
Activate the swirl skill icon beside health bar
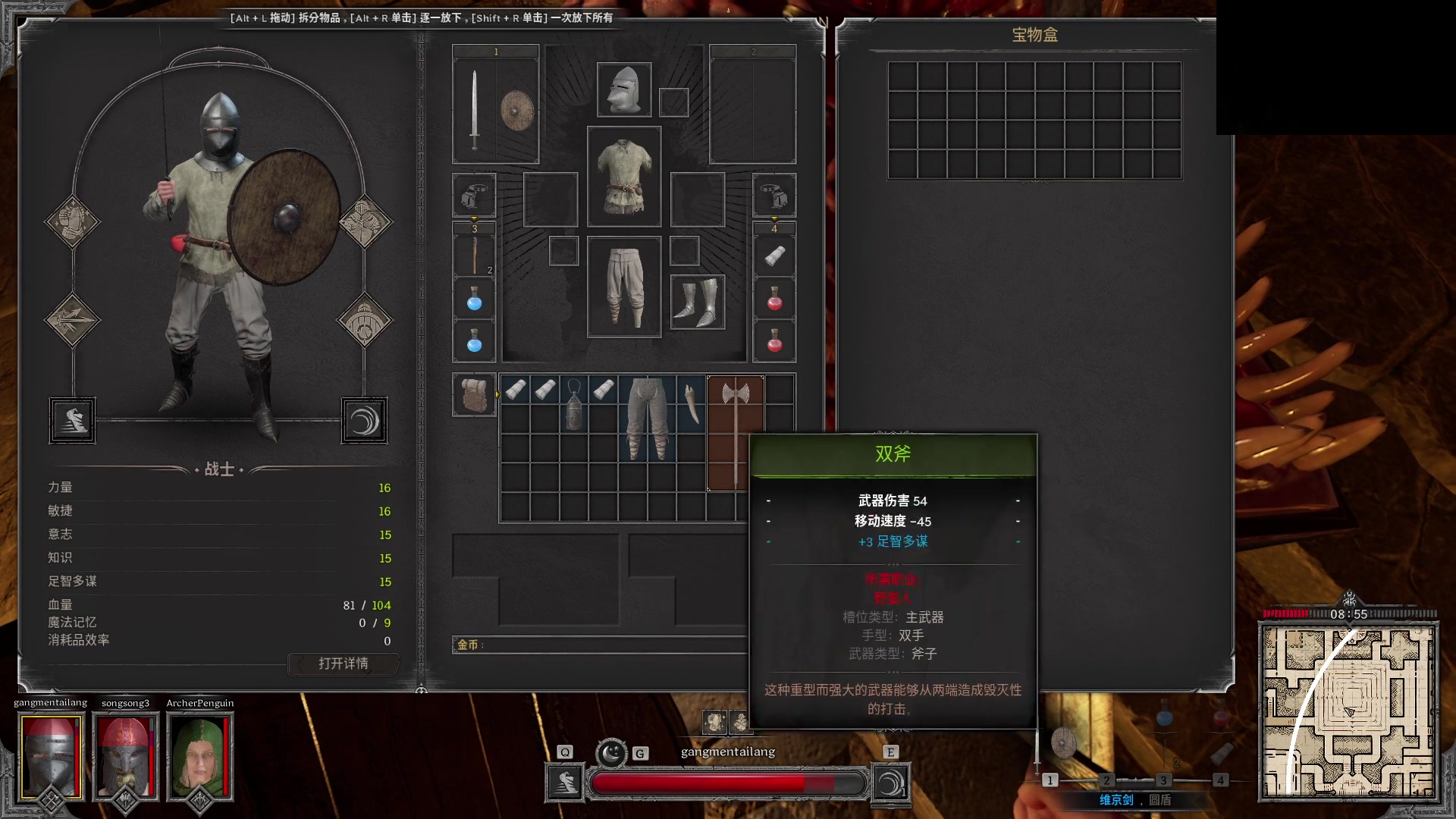click(890, 783)
